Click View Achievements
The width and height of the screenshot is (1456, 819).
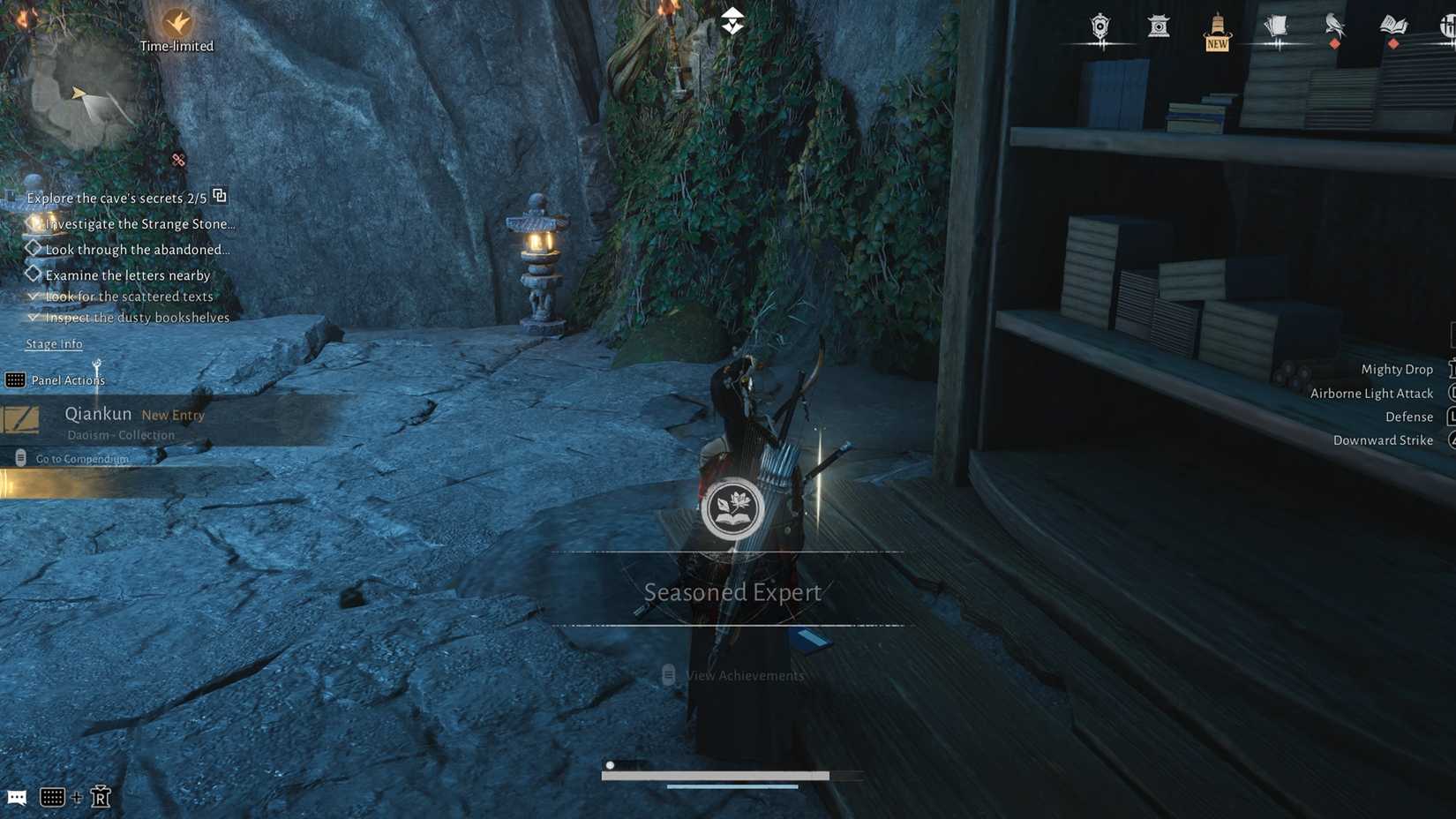point(744,675)
